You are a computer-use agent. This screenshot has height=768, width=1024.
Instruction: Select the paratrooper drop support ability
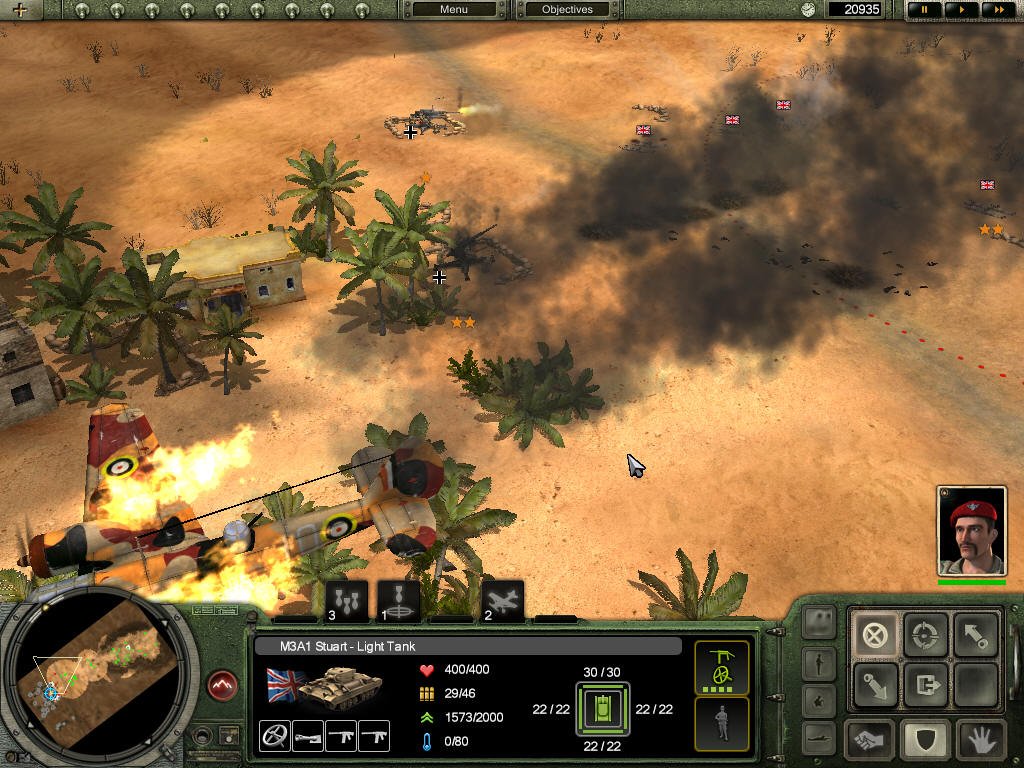pyautogui.click(x=399, y=601)
